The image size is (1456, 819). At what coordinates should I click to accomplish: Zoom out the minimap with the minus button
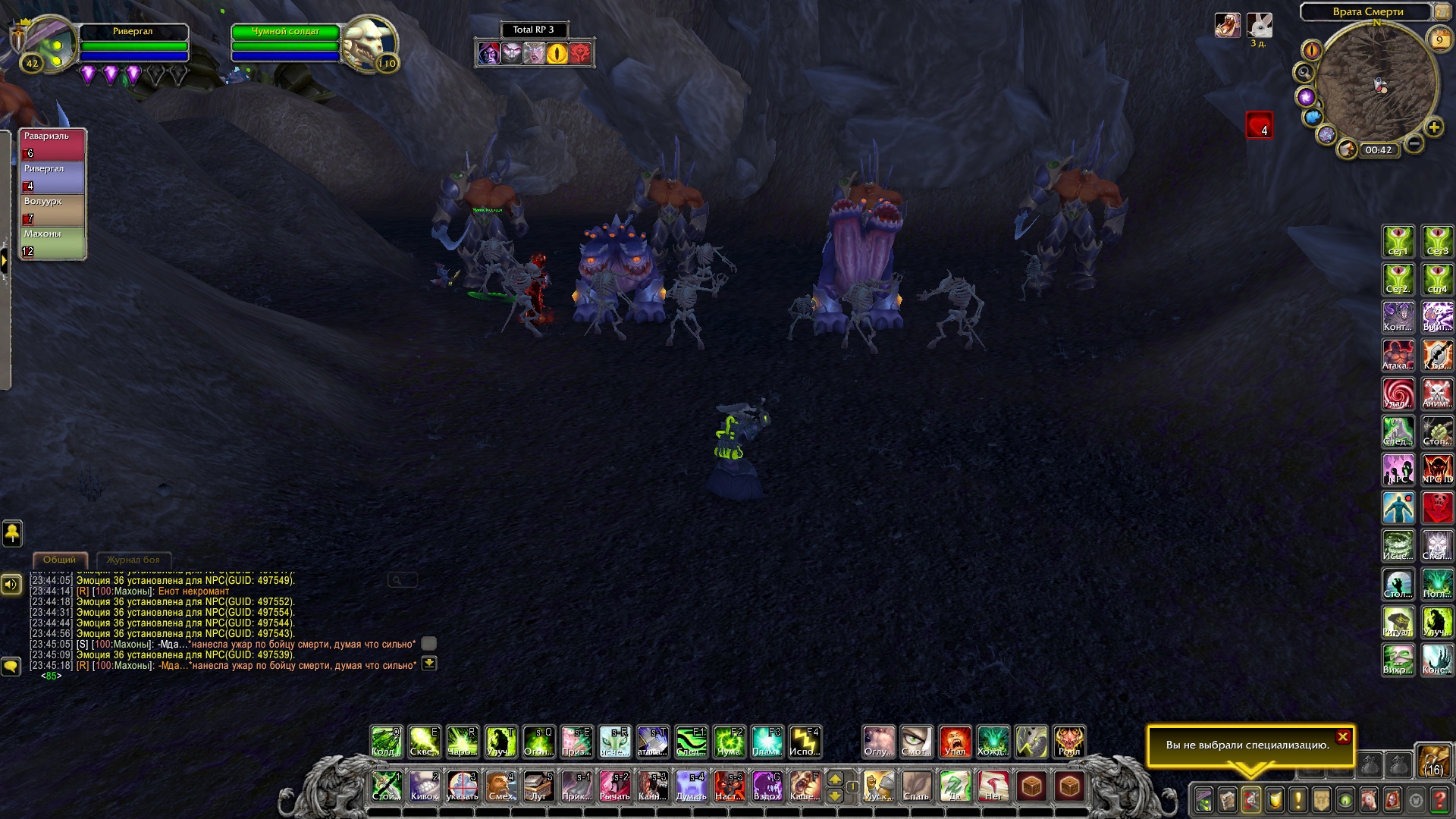[1414, 143]
